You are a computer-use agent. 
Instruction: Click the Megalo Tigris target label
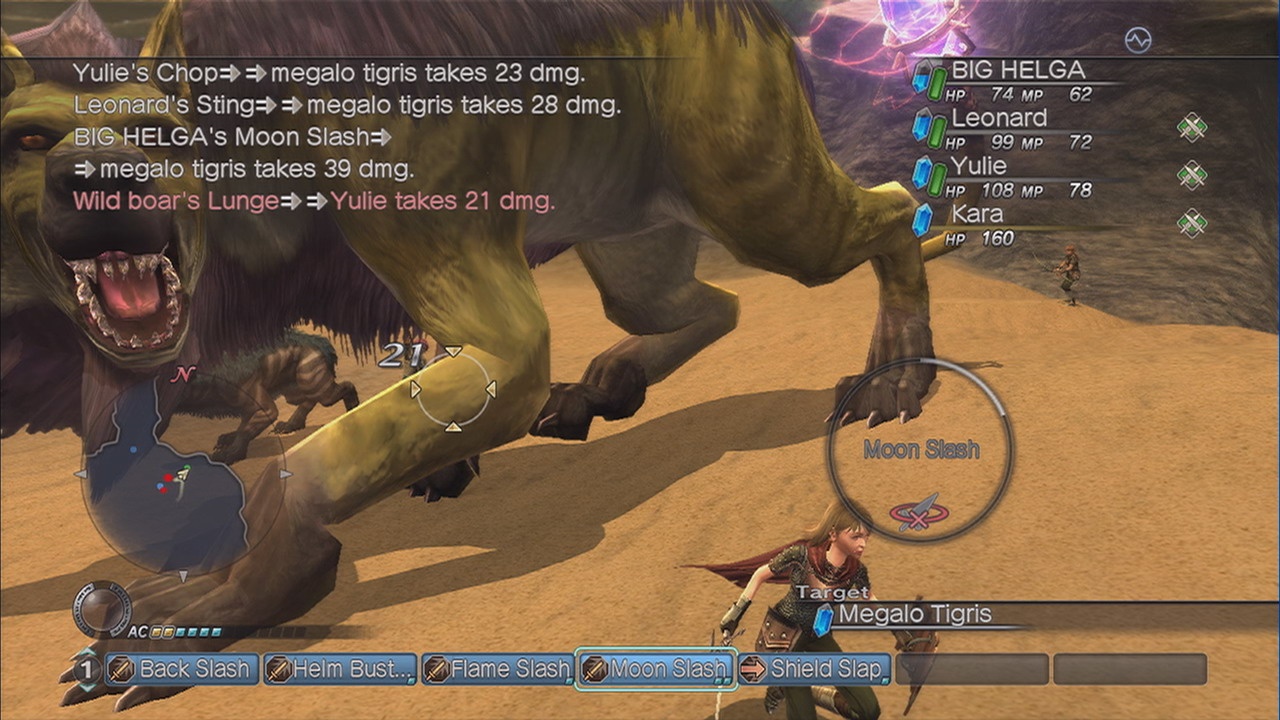[914, 615]
